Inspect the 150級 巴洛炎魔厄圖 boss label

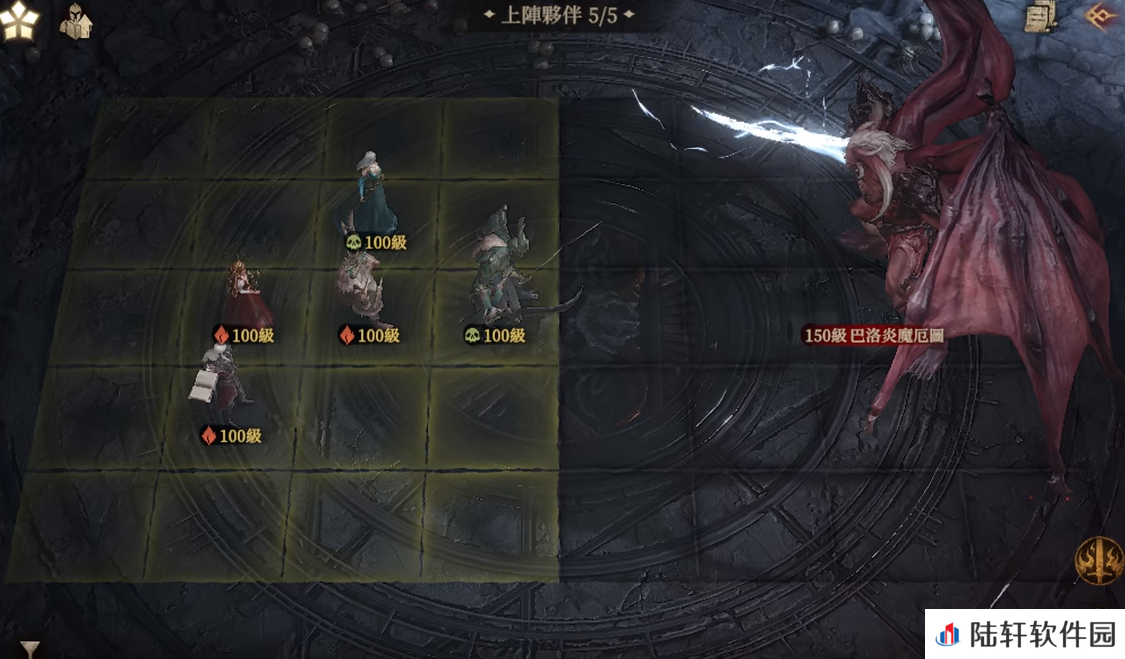874,336
